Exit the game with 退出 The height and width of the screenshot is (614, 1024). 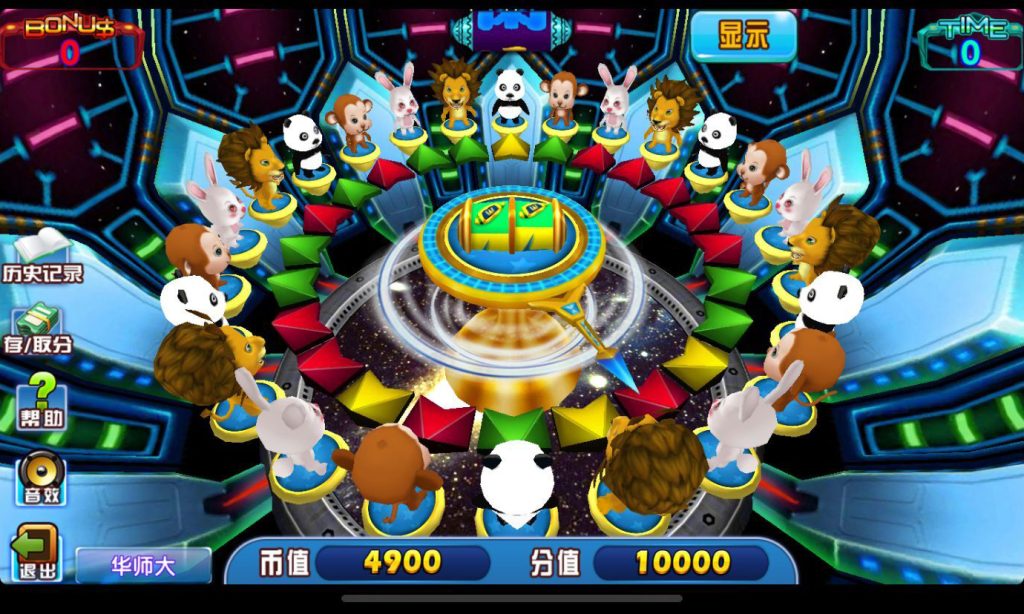click(36, 552)
